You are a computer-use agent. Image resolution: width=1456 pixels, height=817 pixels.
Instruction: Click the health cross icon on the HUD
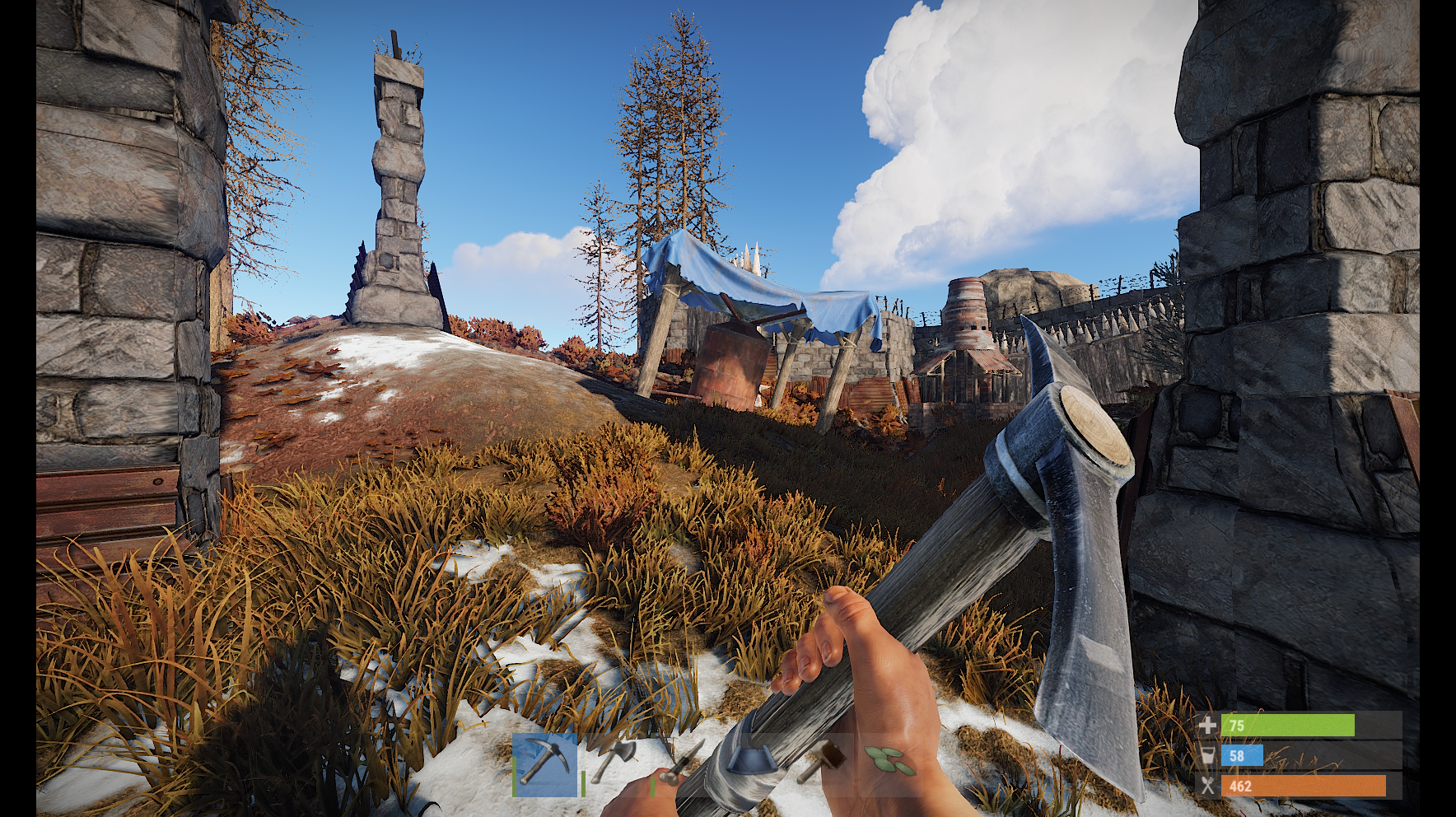click(1208, 726)
